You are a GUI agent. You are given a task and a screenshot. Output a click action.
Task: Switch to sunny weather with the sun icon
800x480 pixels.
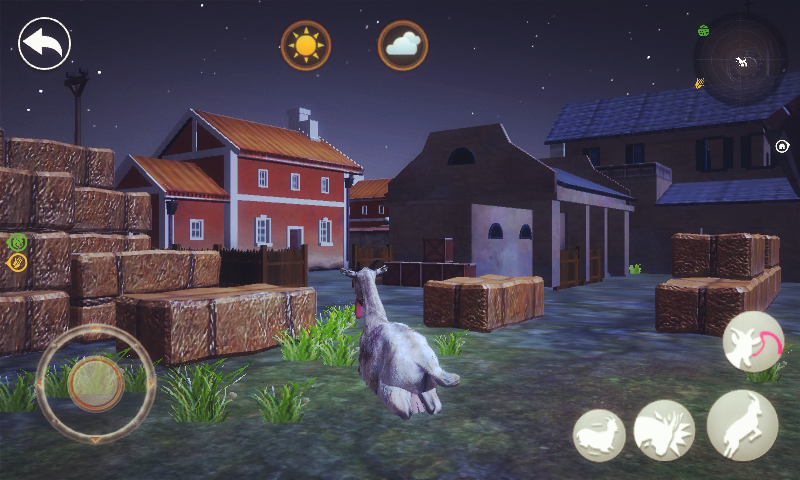306,45
